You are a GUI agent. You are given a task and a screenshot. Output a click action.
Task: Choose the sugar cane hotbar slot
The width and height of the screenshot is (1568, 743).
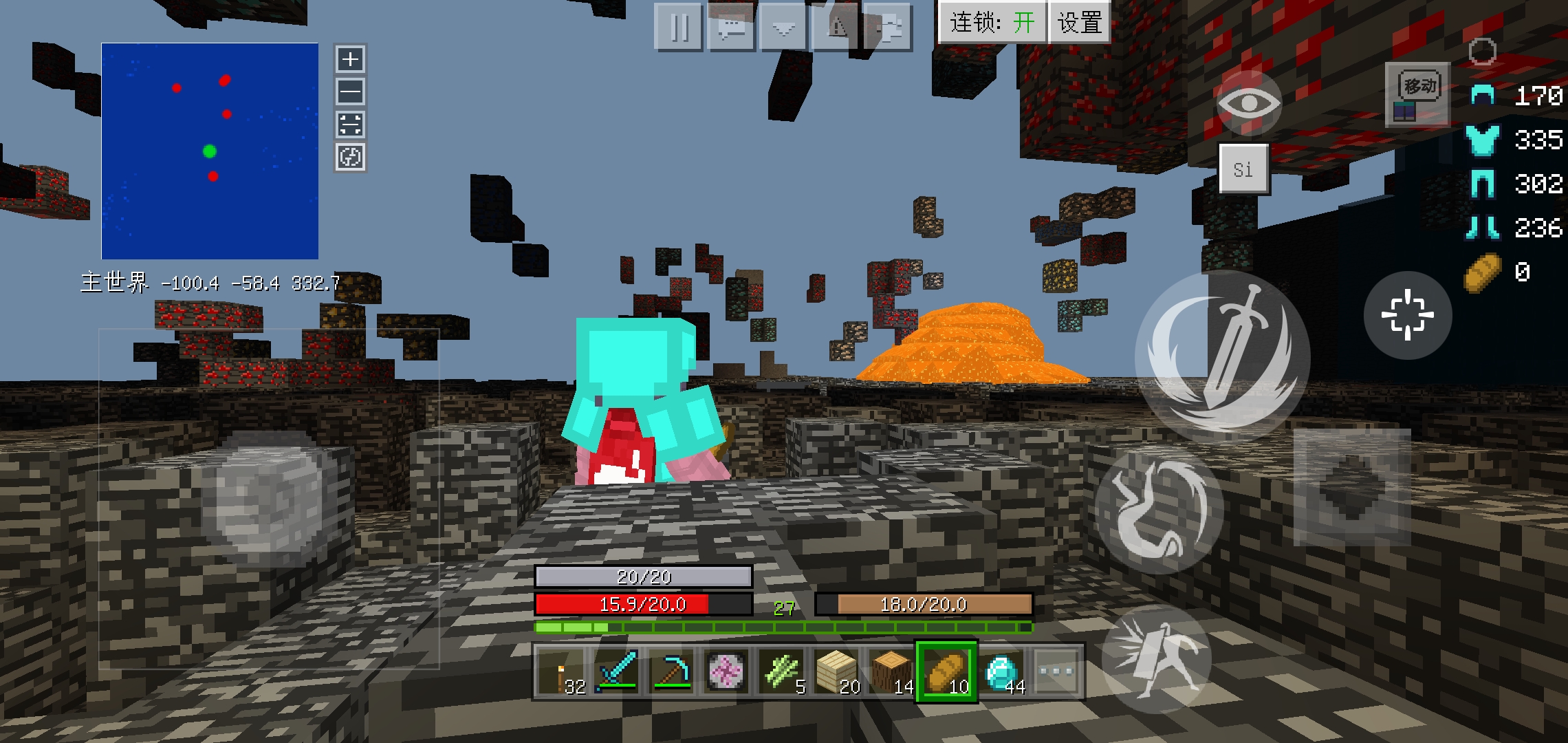[x=782, y=671]
